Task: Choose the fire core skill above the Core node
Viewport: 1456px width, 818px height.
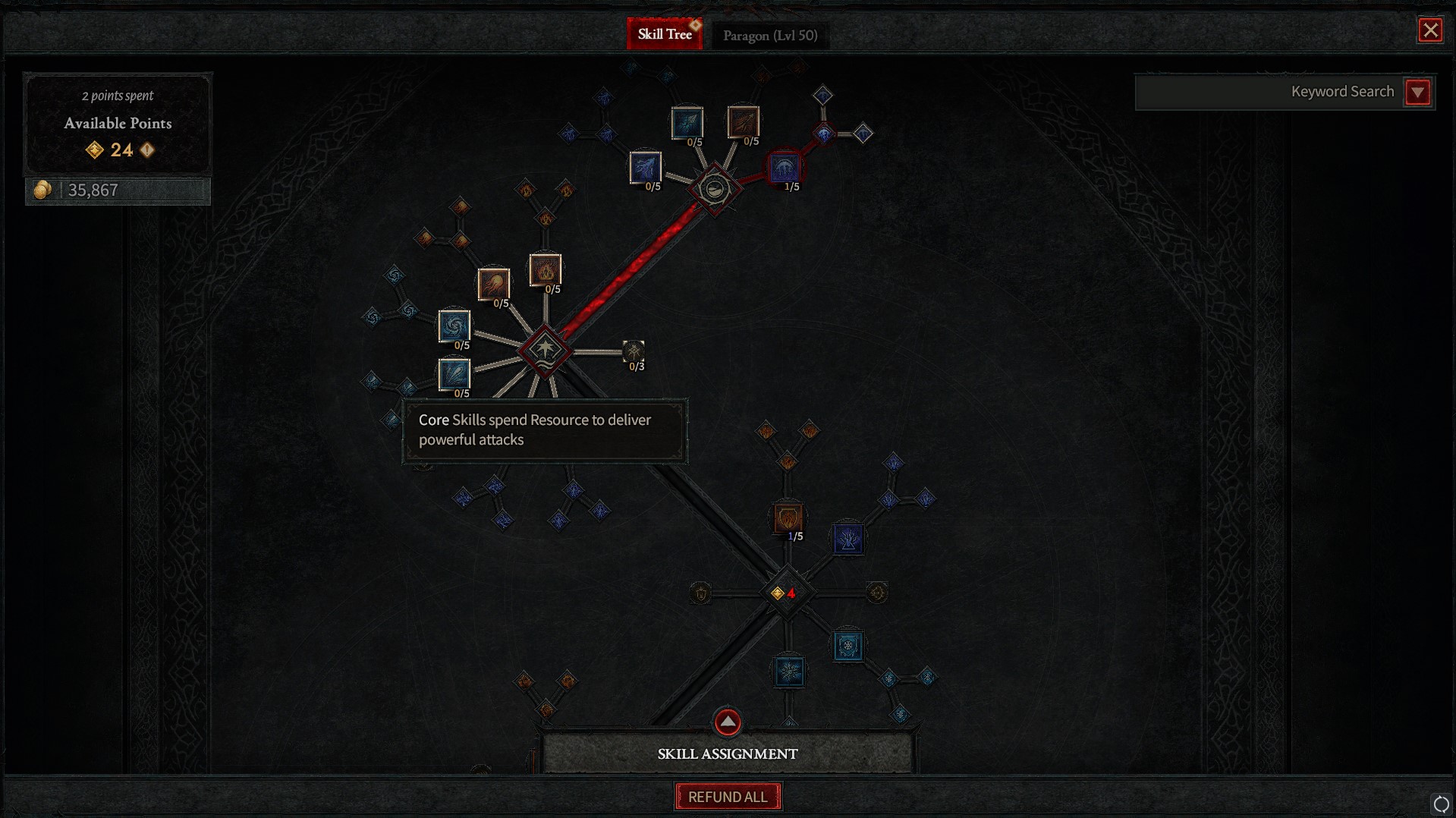Action: pyautogui.click(x=545, y=269)
